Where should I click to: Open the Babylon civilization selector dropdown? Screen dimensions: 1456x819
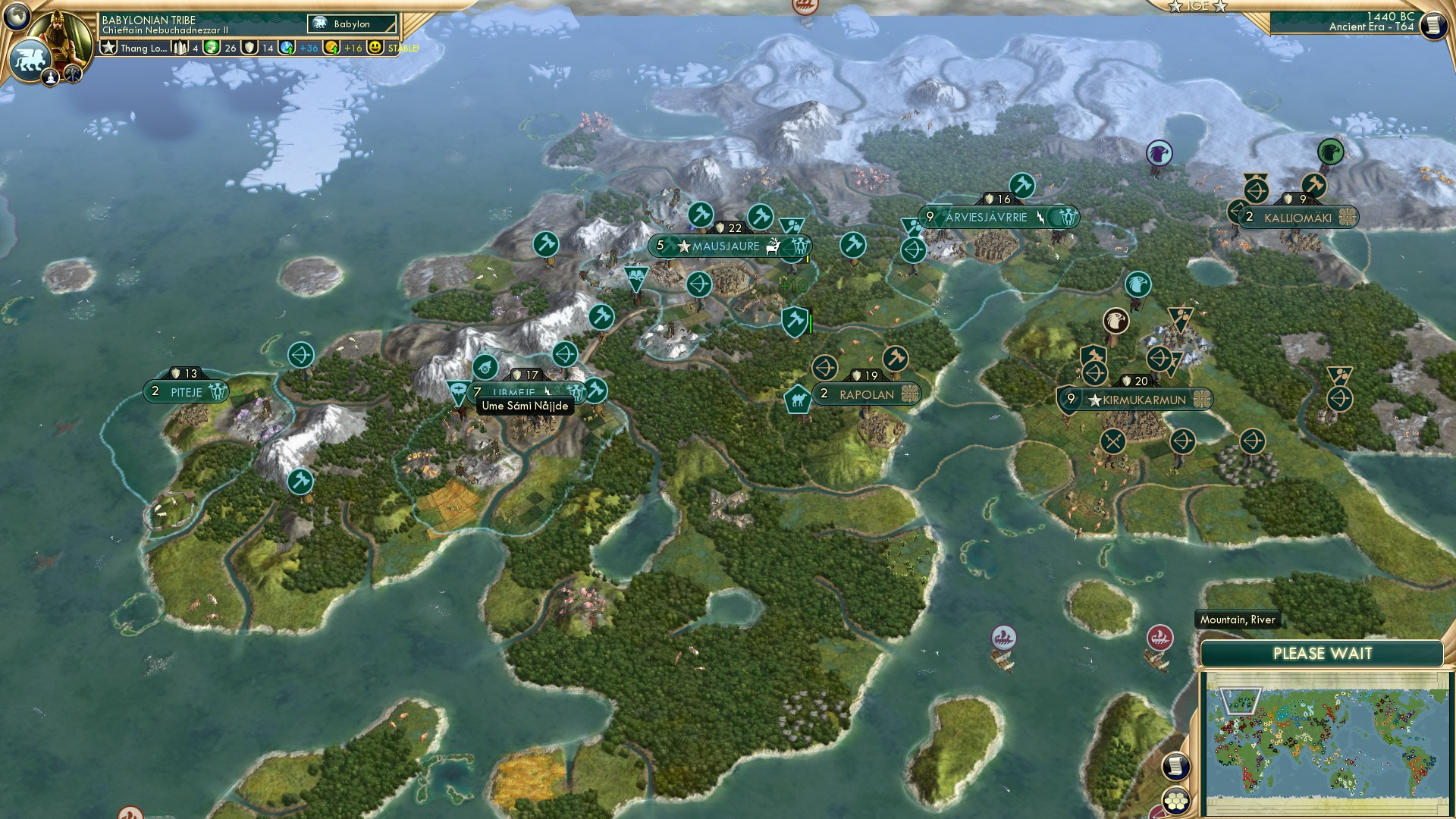click(x=349, y=24)
